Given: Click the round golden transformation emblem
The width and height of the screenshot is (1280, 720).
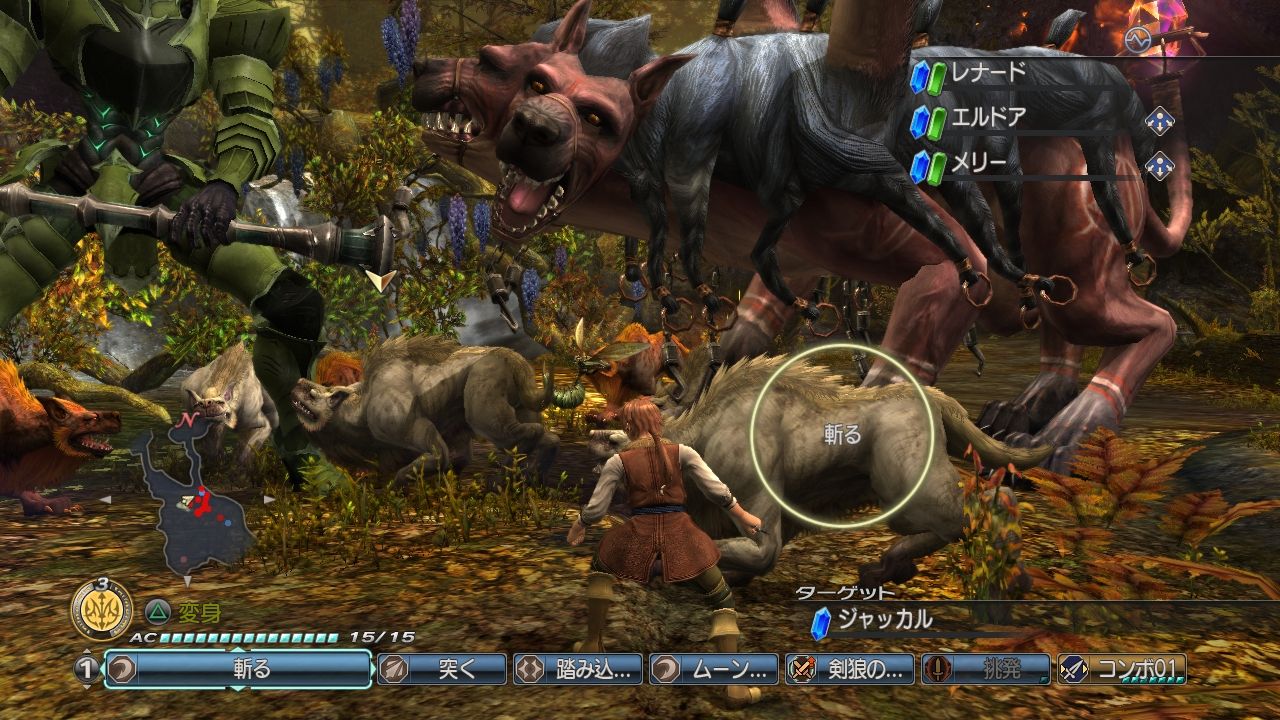Looking at the screenshot, I should pos(100,607).
